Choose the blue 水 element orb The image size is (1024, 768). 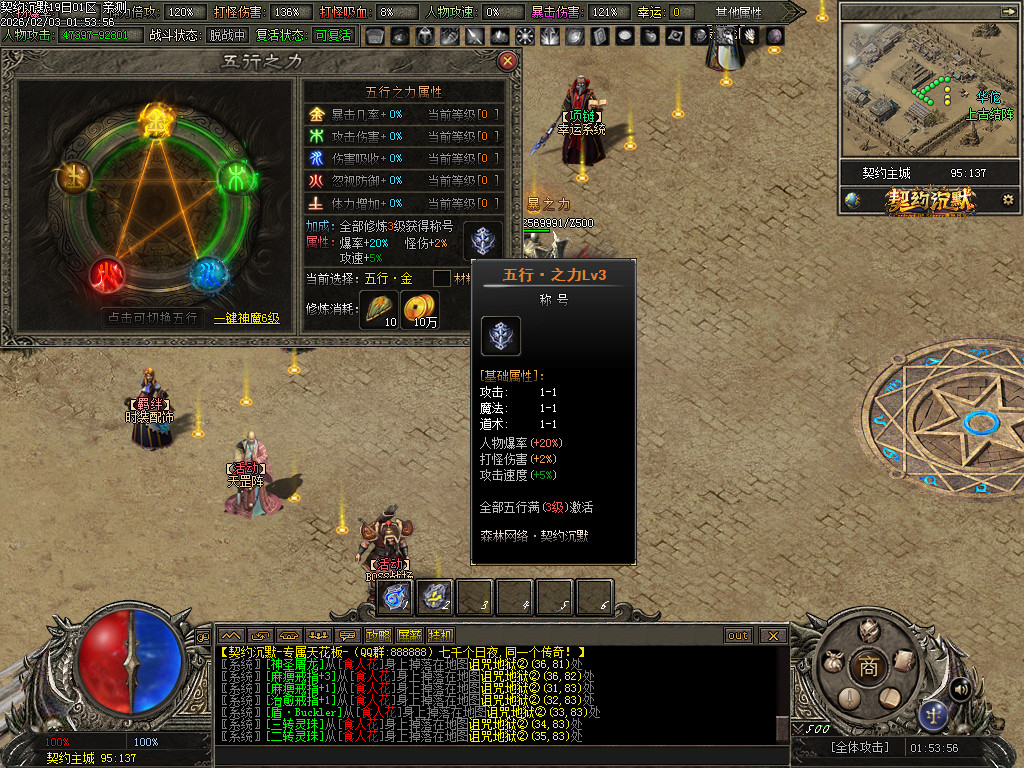(208, 273)
